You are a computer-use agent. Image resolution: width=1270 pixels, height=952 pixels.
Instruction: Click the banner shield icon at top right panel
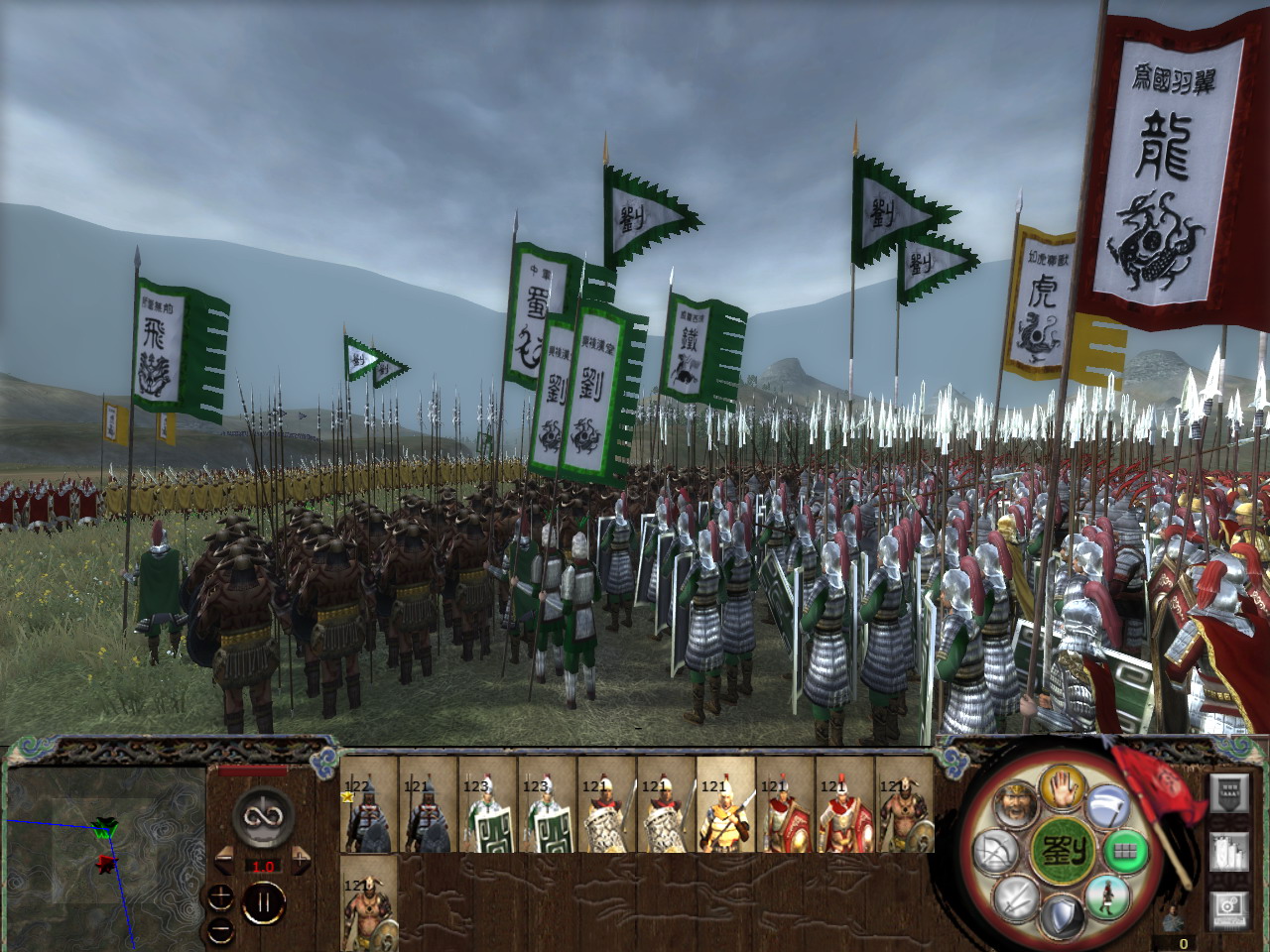(1226, 793)
